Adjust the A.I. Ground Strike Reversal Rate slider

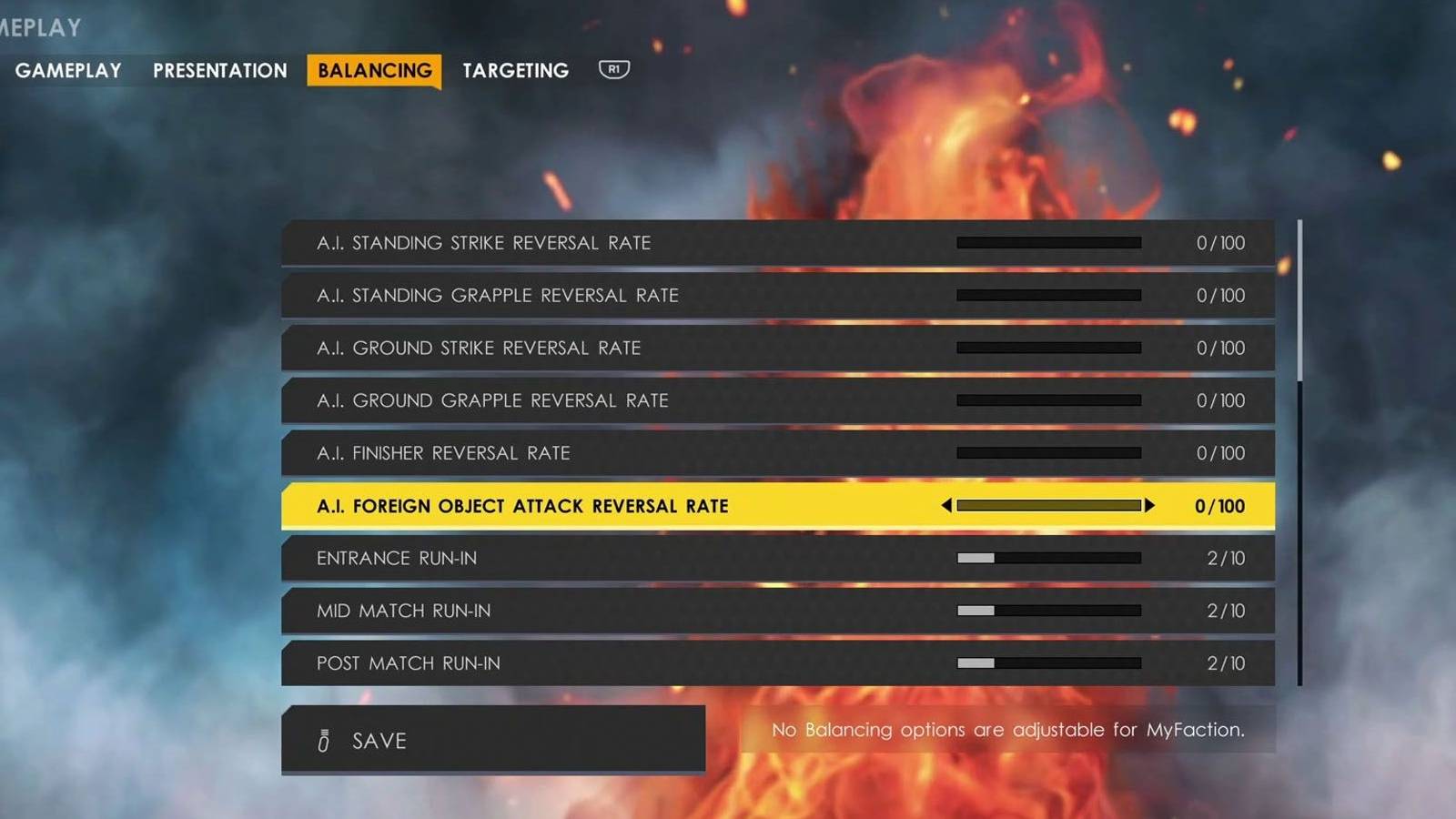[1048, 348]
